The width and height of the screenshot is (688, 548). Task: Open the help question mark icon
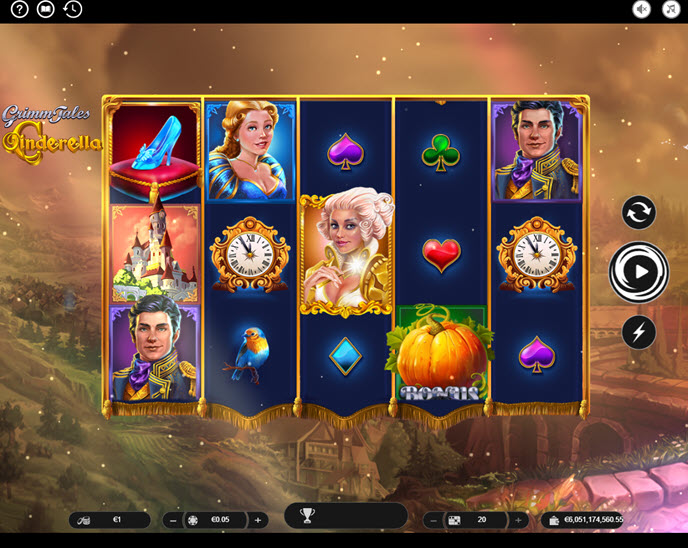tap(19, 10)
